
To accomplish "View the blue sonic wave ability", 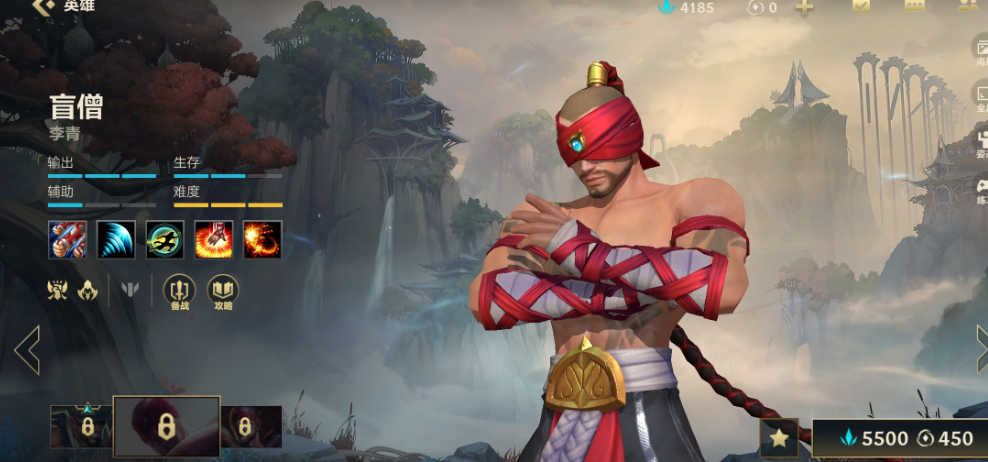I will 116,240.
